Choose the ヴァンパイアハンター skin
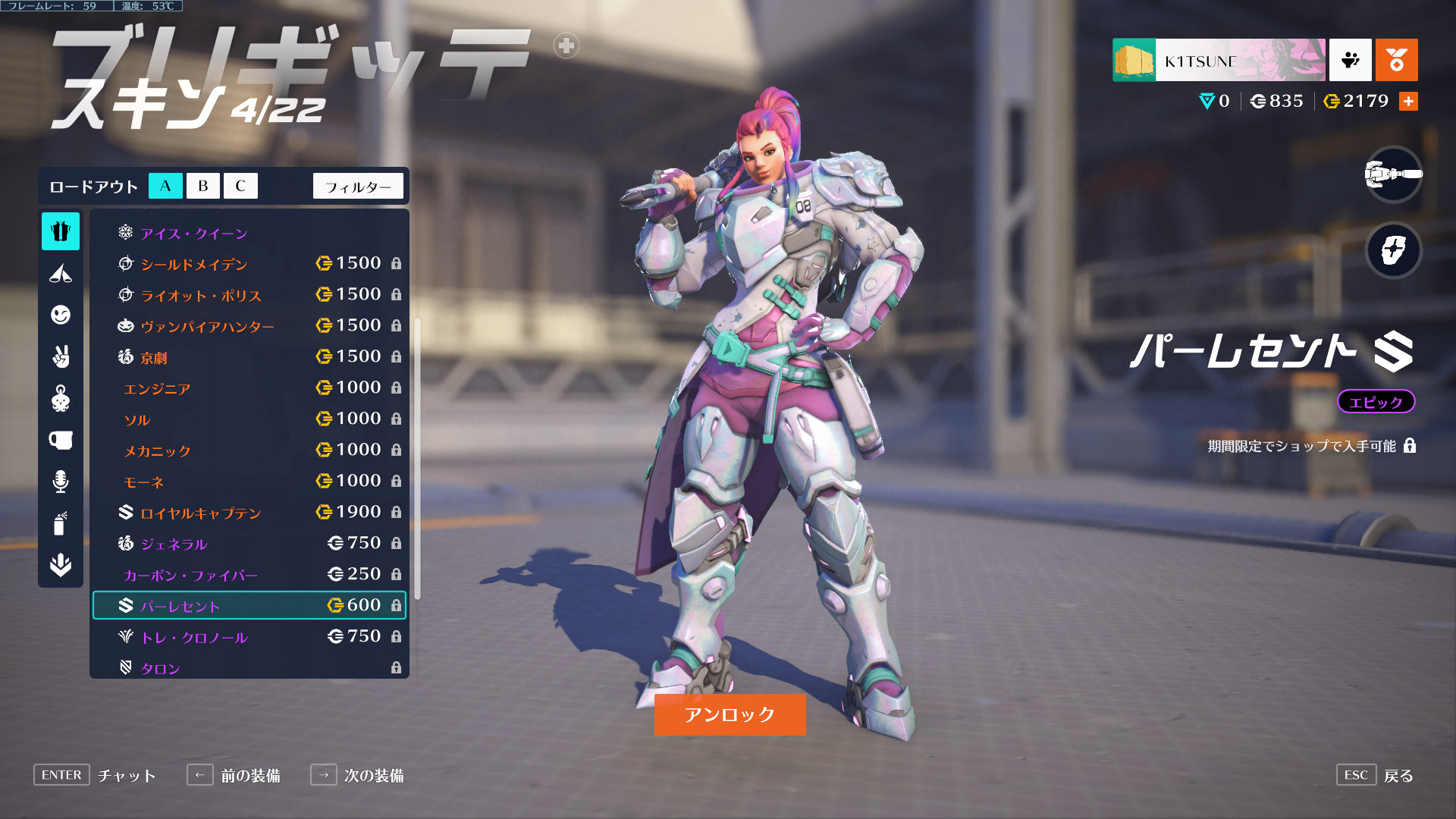Screen dimensions: 1456x819 pyautogui.click(x=249, y=326)
